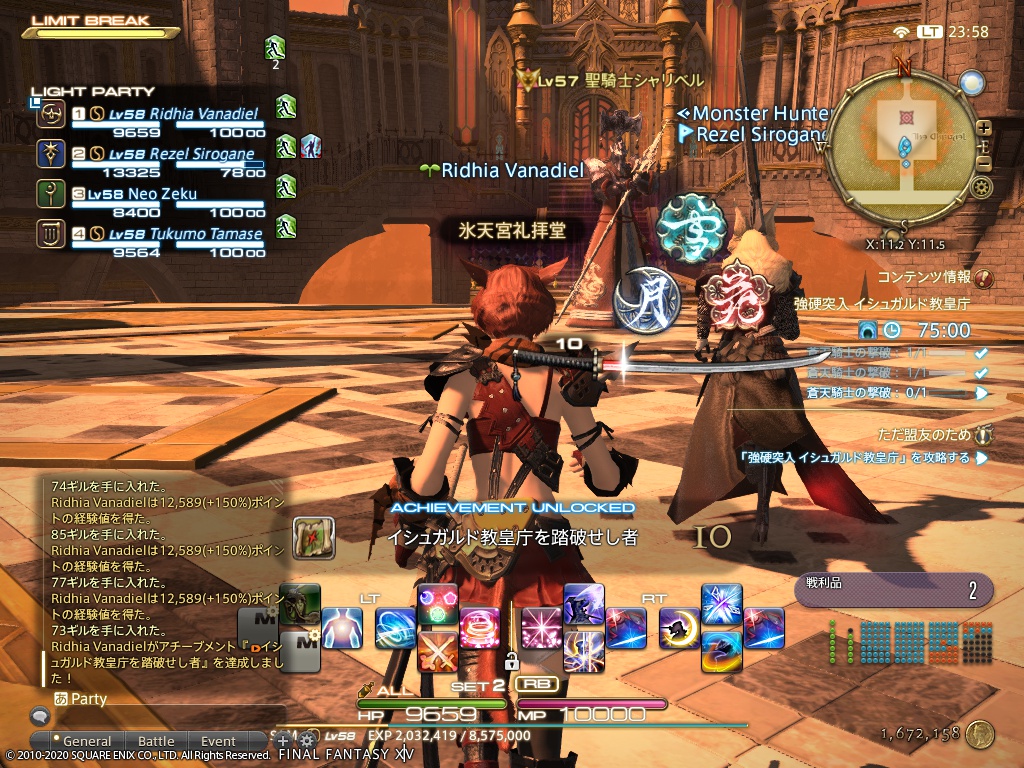Zoom out the minimap with minus button
1024x768 pixels.
point(984,164)
